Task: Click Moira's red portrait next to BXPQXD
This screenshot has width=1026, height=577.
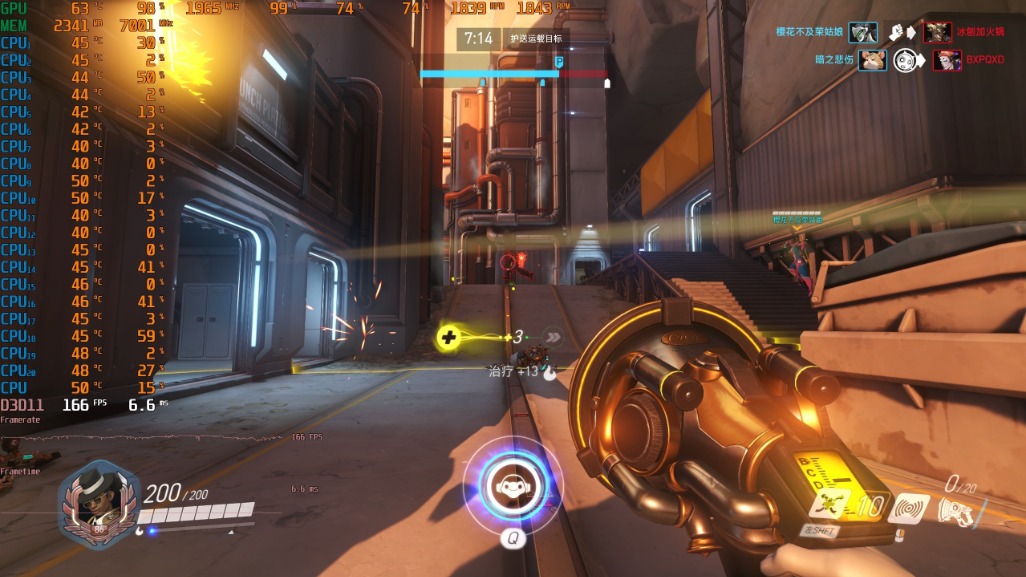Action: pos(947,60)
